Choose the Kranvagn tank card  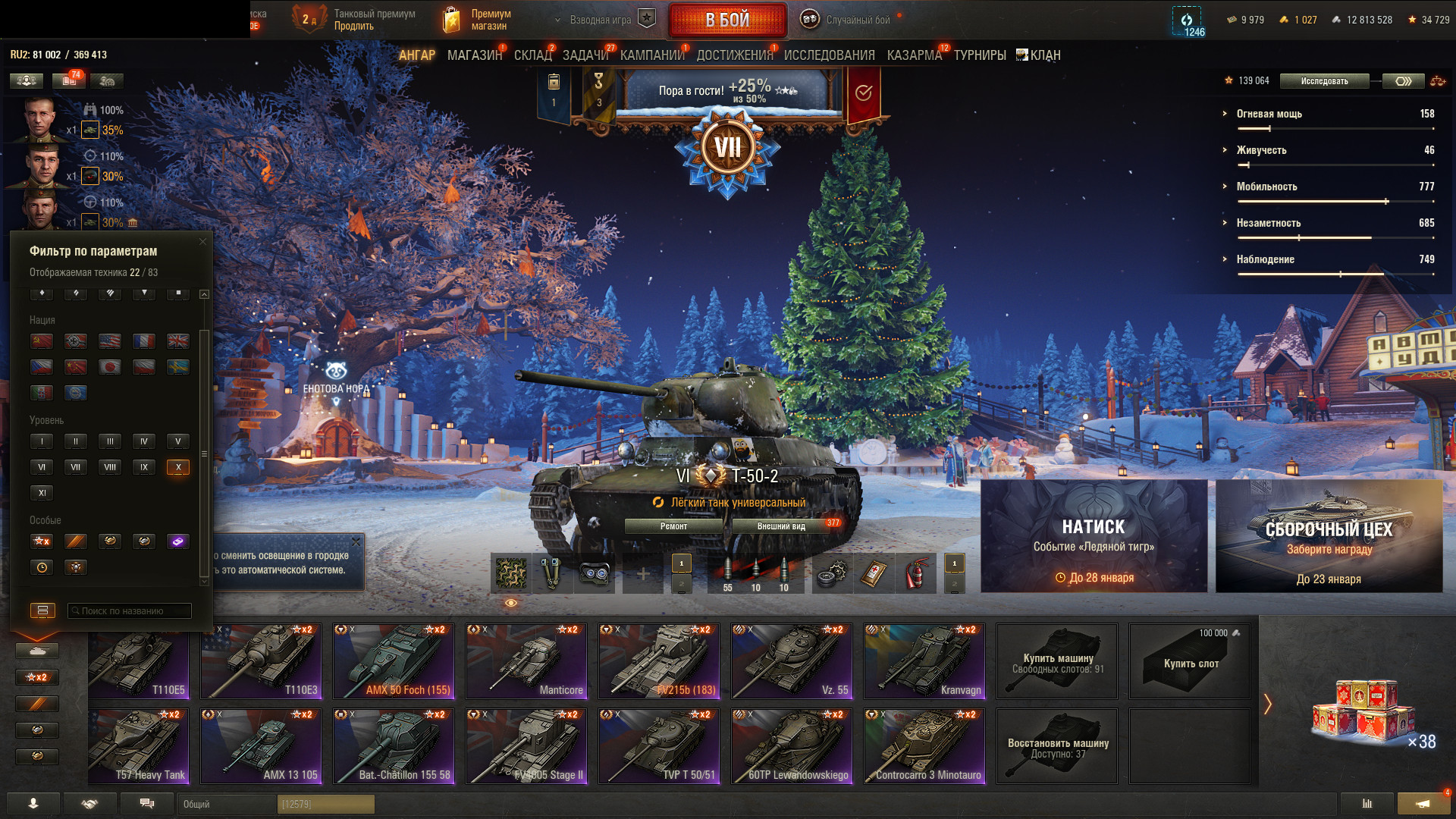(x=924, y=661)
